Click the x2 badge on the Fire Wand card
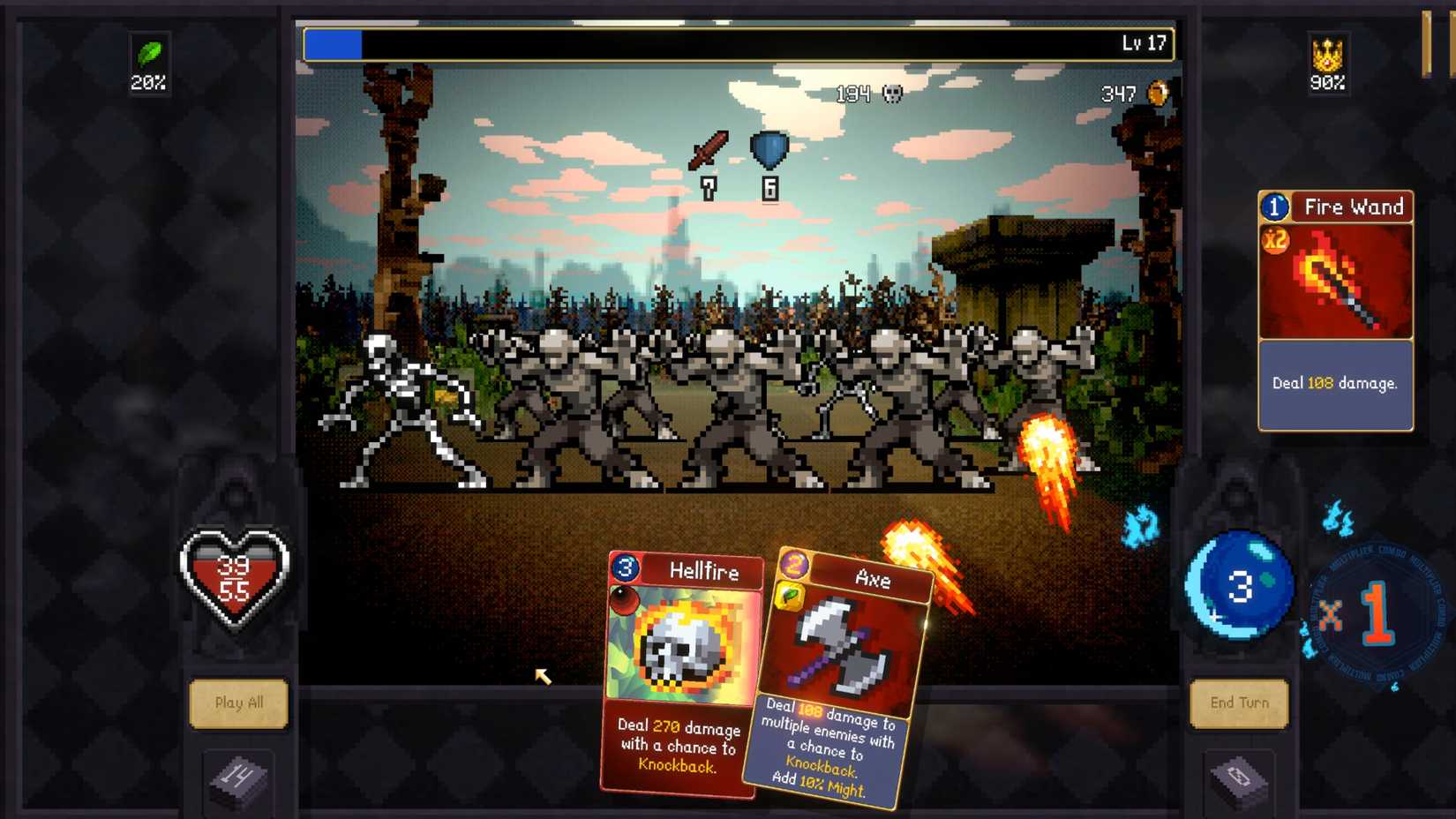 [1273, 239]
